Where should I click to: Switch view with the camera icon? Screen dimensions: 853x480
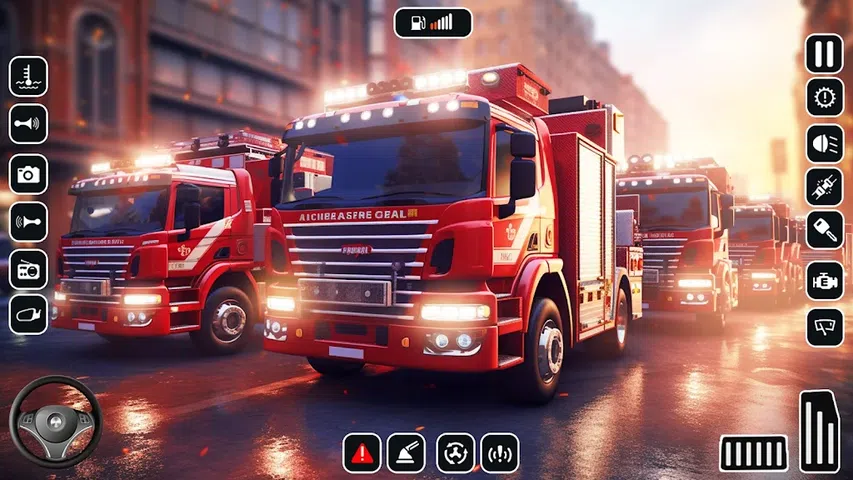(x=28, y=173)
